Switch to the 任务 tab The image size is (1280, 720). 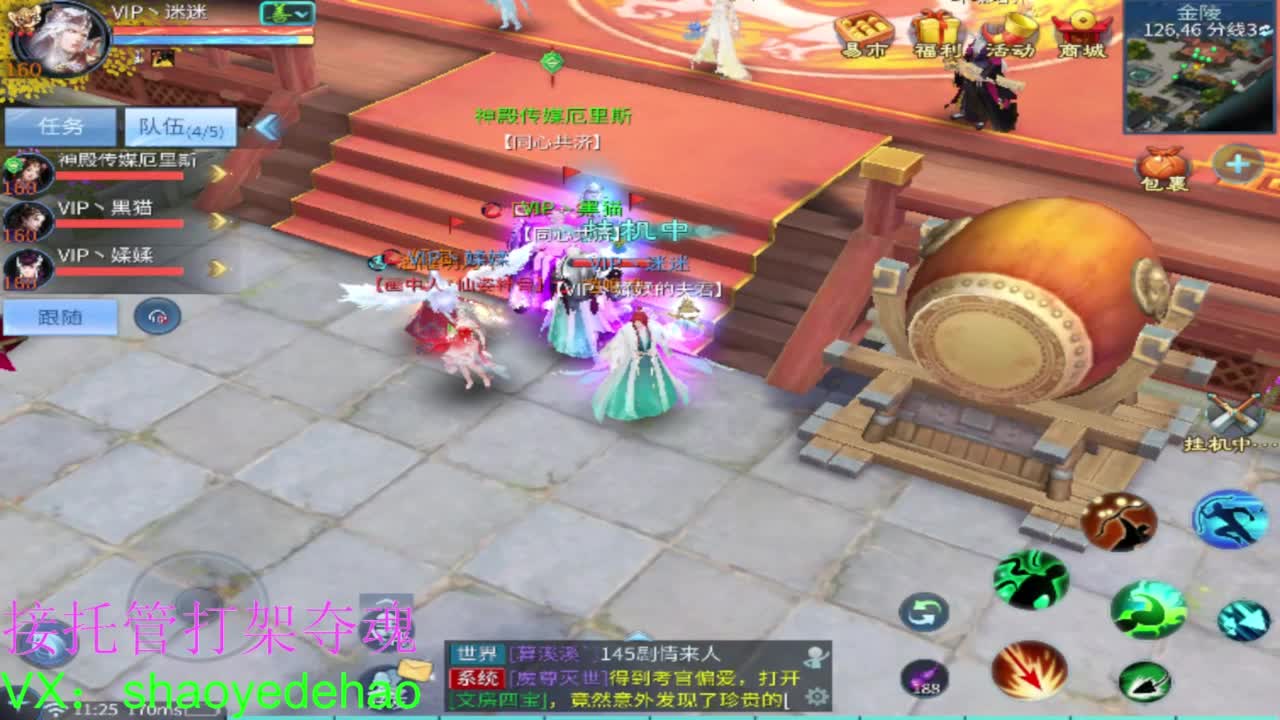pyautogui.click(x=60, y=124)
